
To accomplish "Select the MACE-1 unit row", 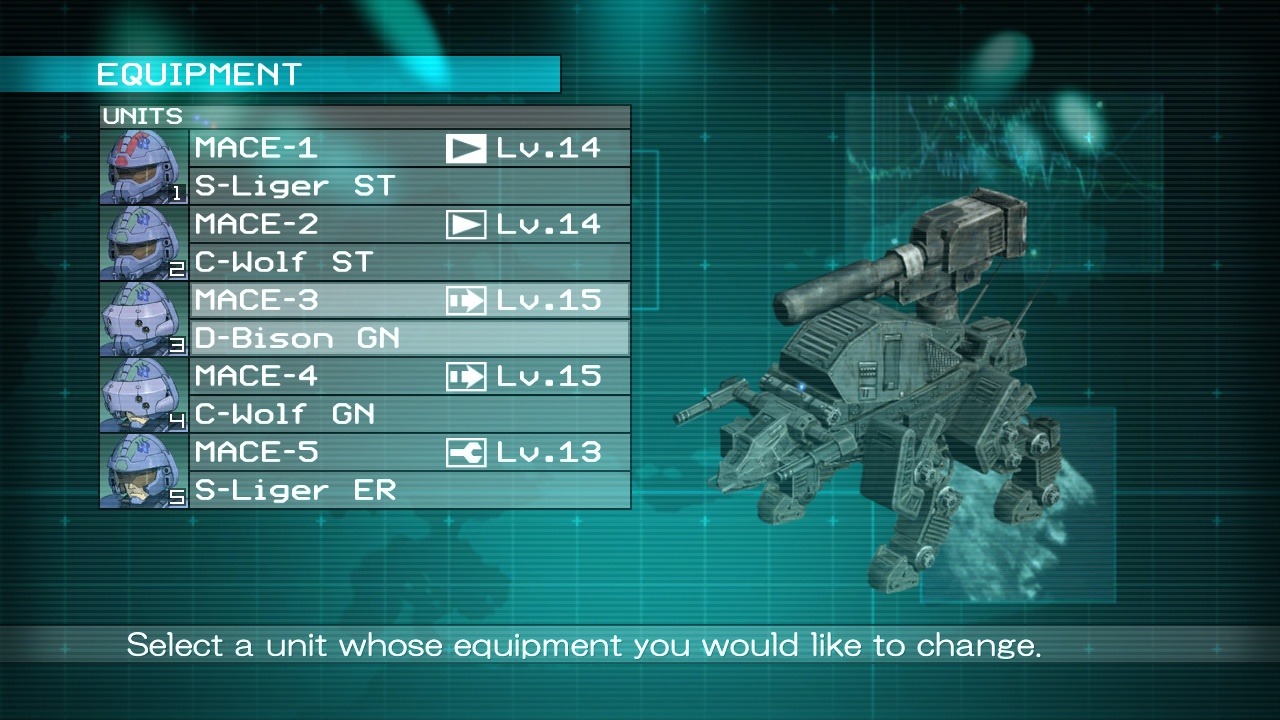I will click(x=410, y=148).
